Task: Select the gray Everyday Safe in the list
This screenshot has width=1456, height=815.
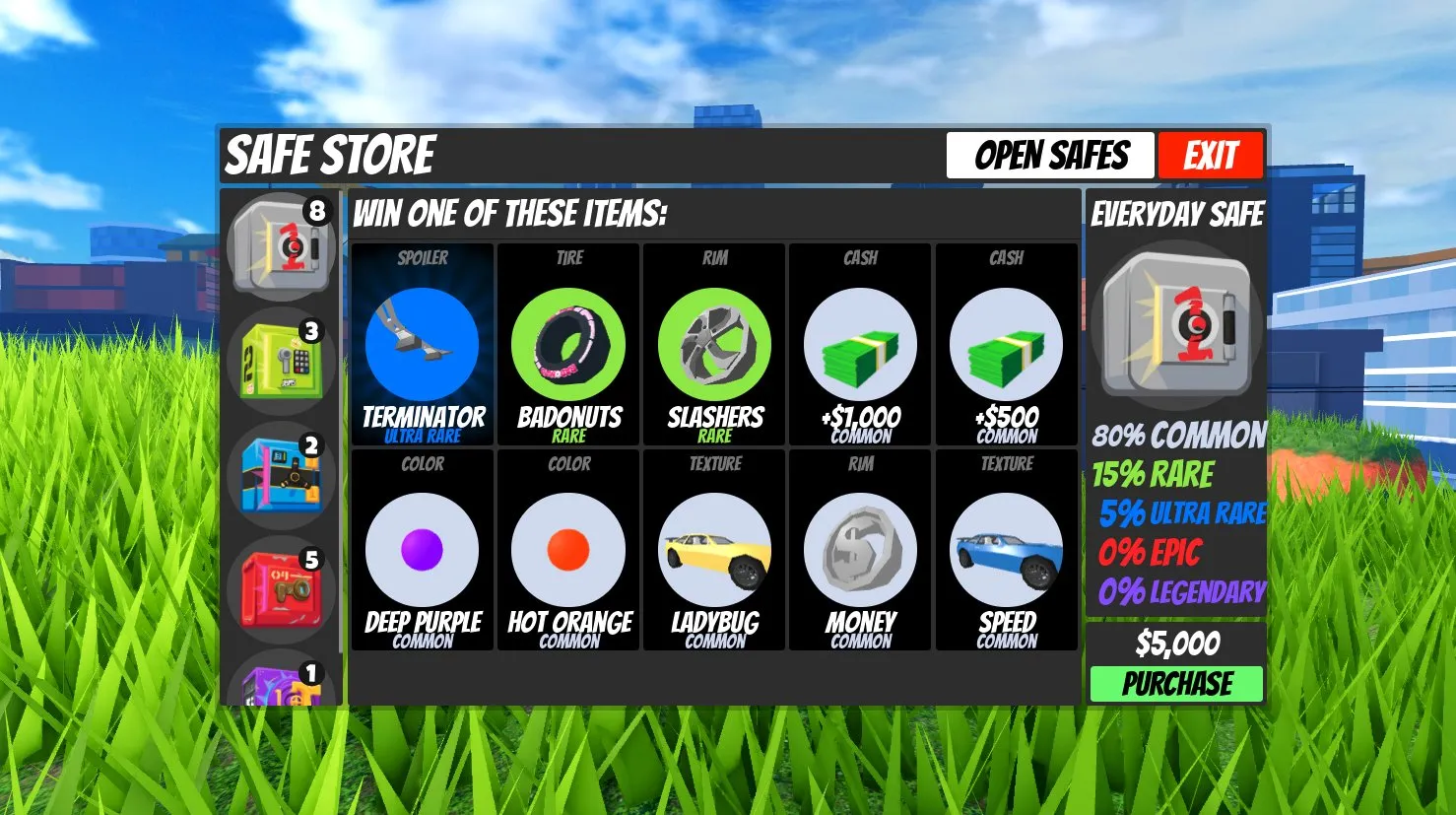Action: tap(282, 247)
